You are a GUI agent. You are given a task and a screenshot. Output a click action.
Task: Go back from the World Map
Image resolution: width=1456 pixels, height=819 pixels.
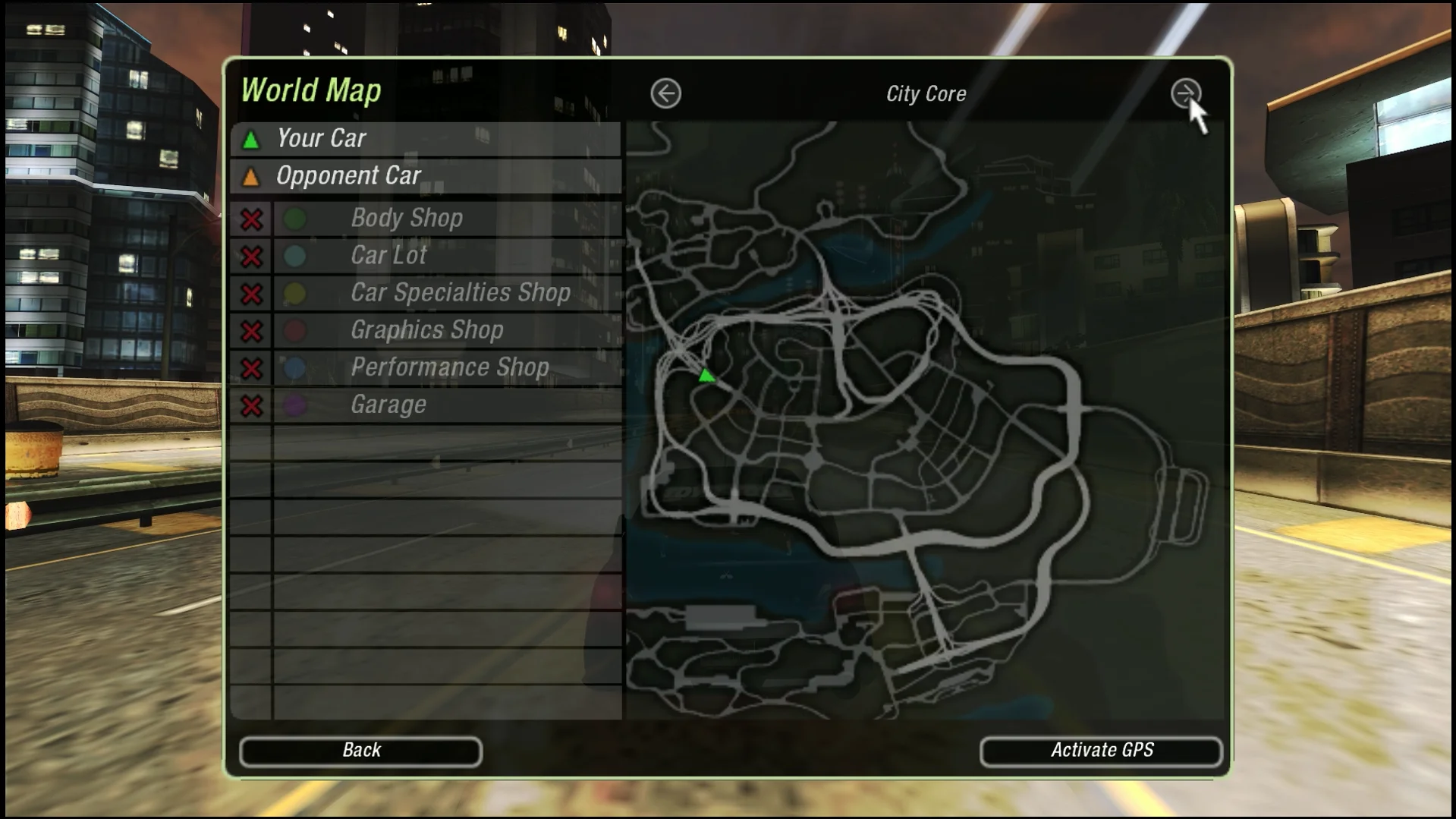360,751
